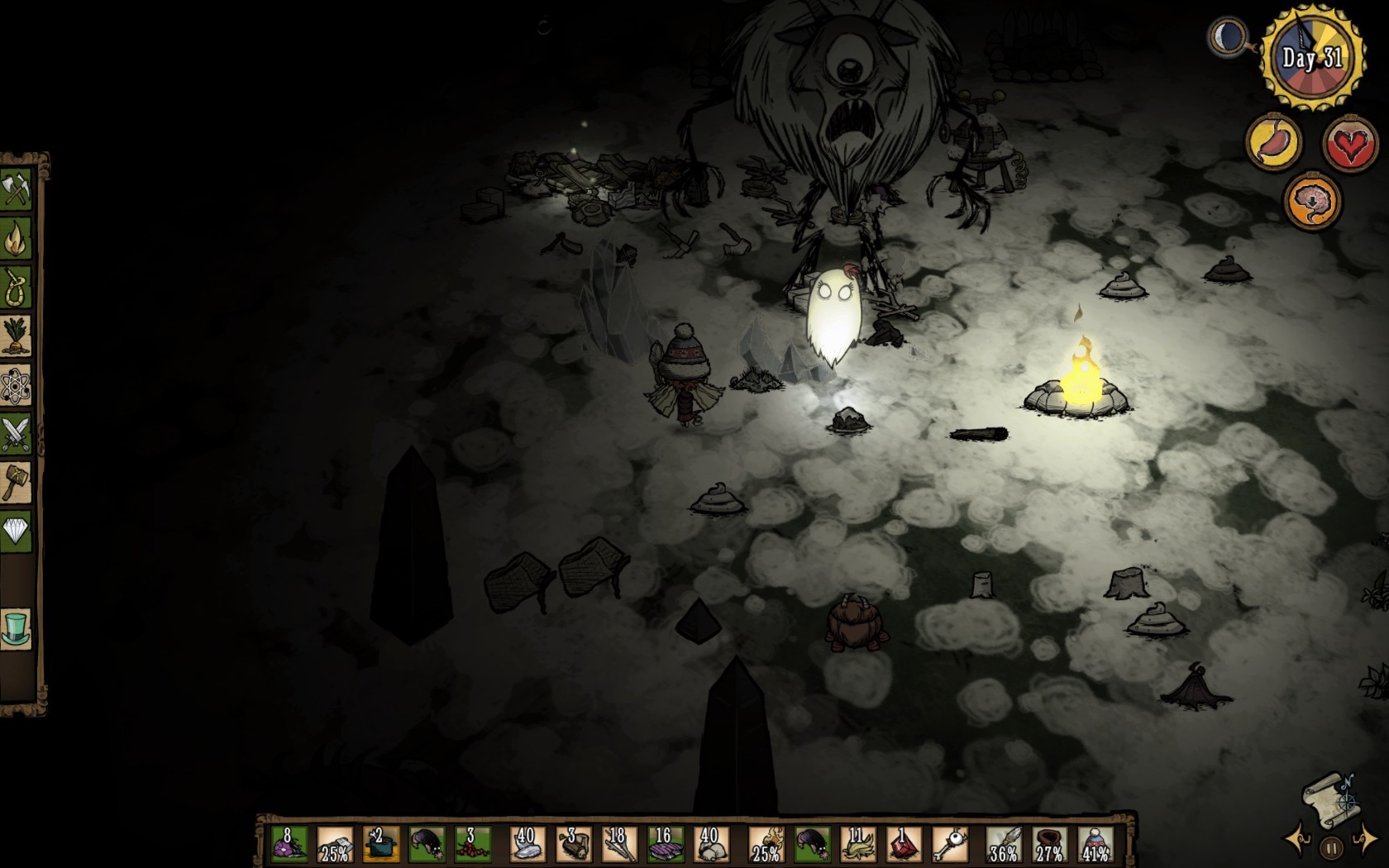This screenshot has height=868, width=1389.
Task: Pick the red berries stack
Action: click(473, 845)
